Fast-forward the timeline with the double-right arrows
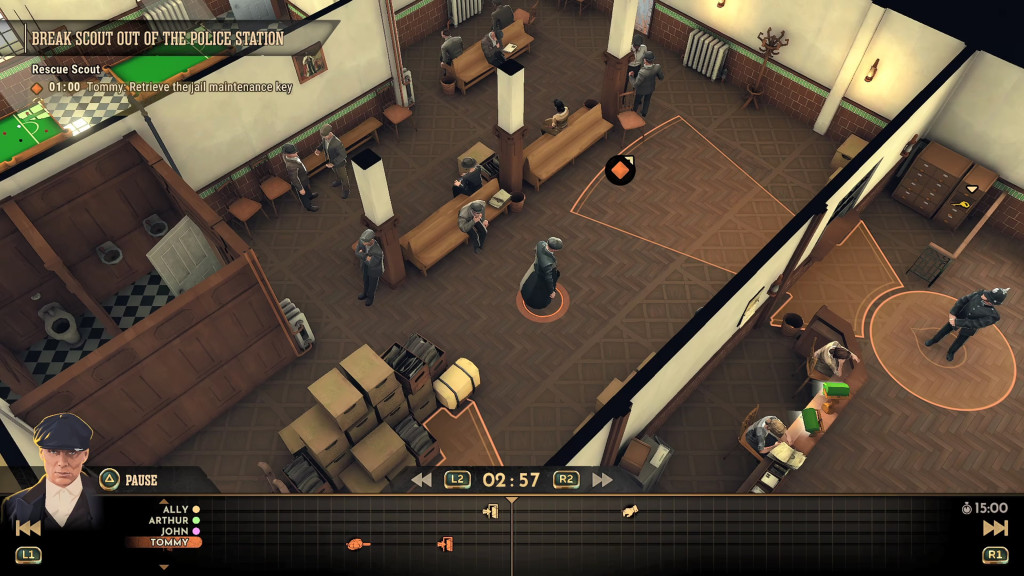1024x576 pixels. point(602,480)
